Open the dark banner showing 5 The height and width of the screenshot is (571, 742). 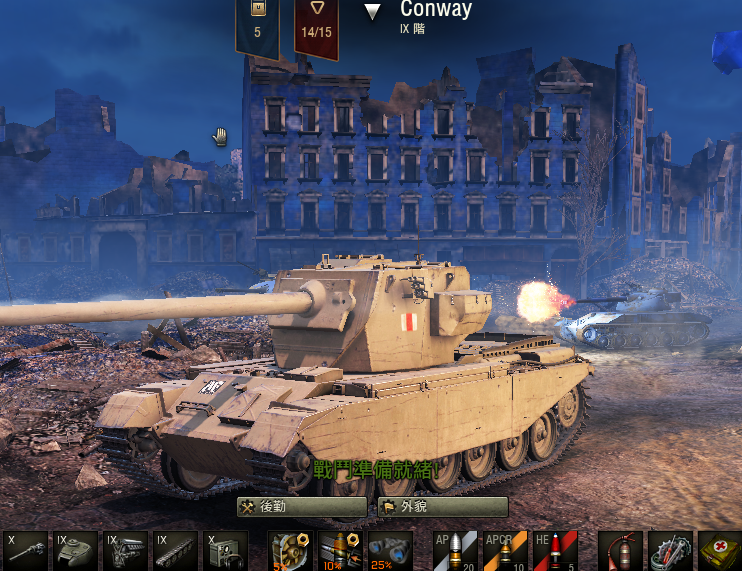(x=257, y=25)
